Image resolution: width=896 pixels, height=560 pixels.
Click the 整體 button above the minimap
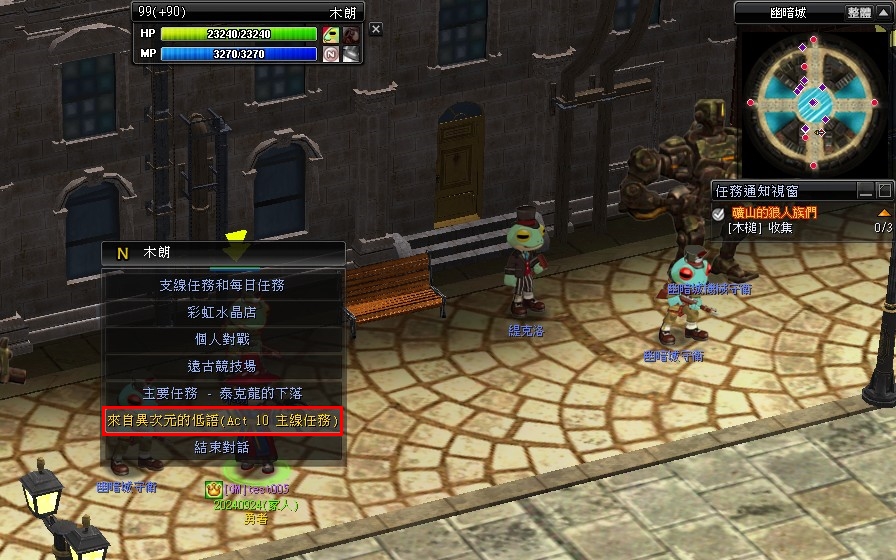pyautogui.click(x=859, y=12)
